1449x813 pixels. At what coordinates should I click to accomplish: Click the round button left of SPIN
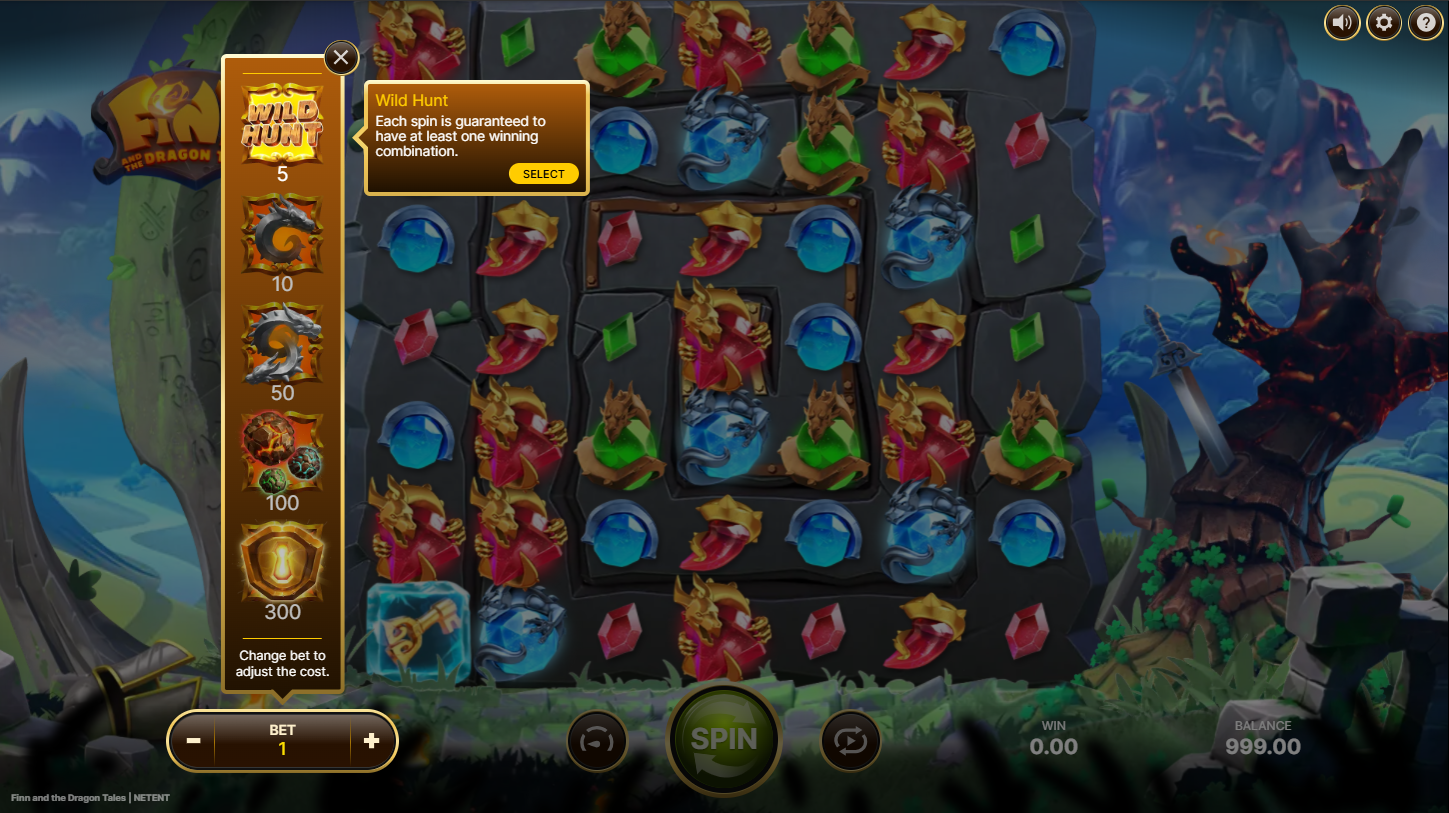tap(597, 742)
